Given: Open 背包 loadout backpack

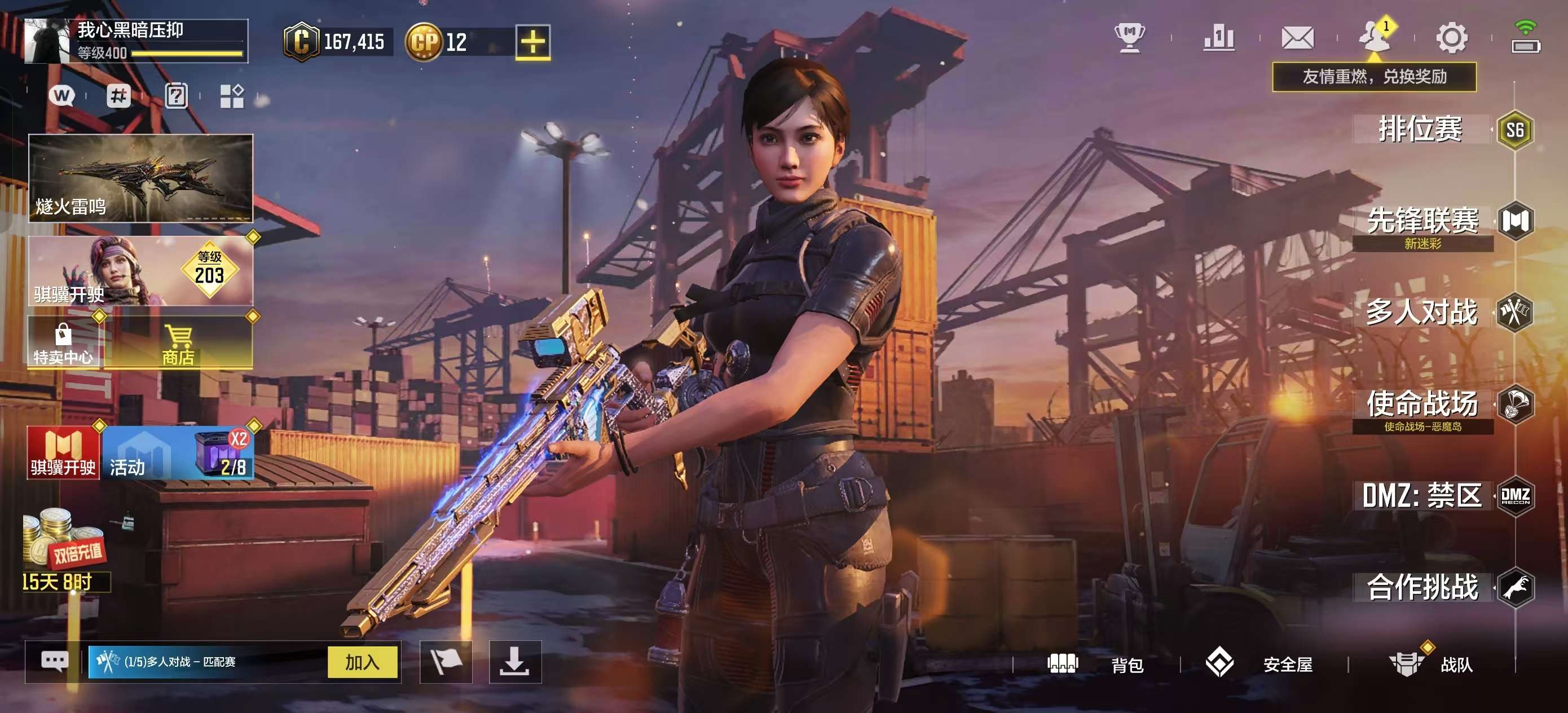Looking at the screenshot, I should pyautogui.click(x=1096, y=664).
